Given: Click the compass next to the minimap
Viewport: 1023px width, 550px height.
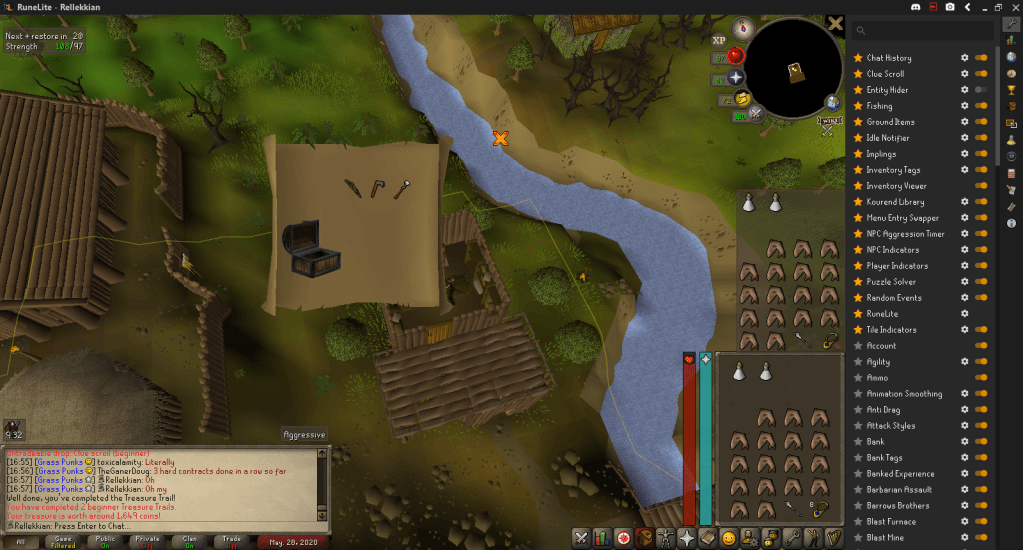Looking at the screenshot, I should (x=741, y=27).
